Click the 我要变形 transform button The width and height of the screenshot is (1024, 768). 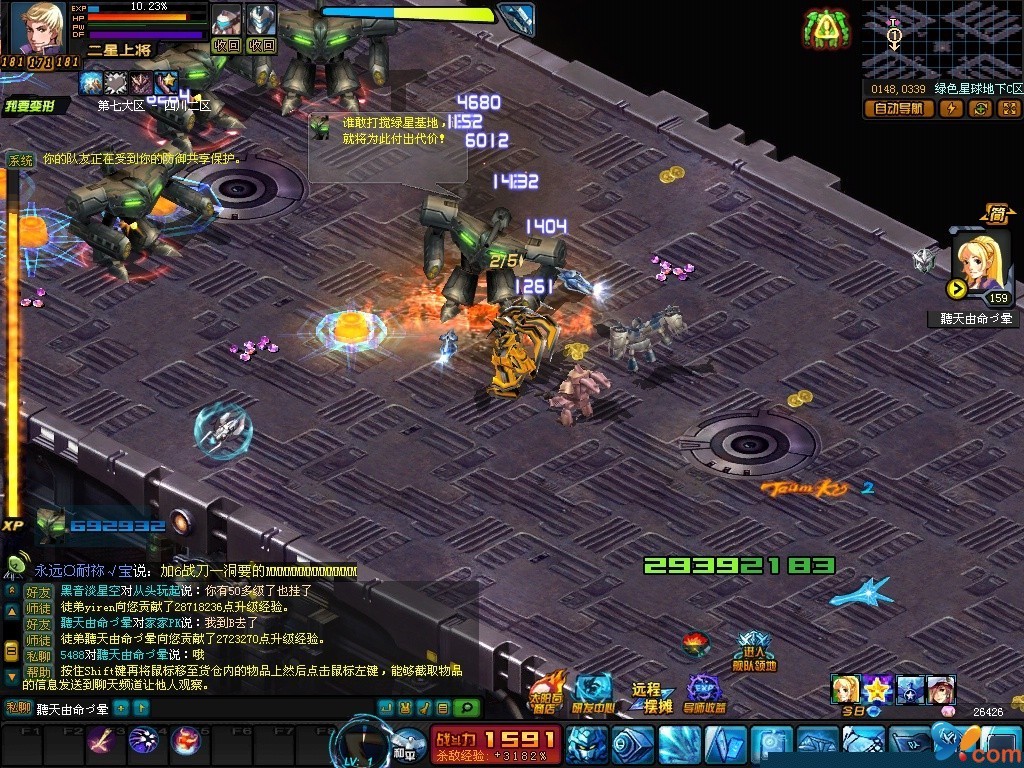35,106
